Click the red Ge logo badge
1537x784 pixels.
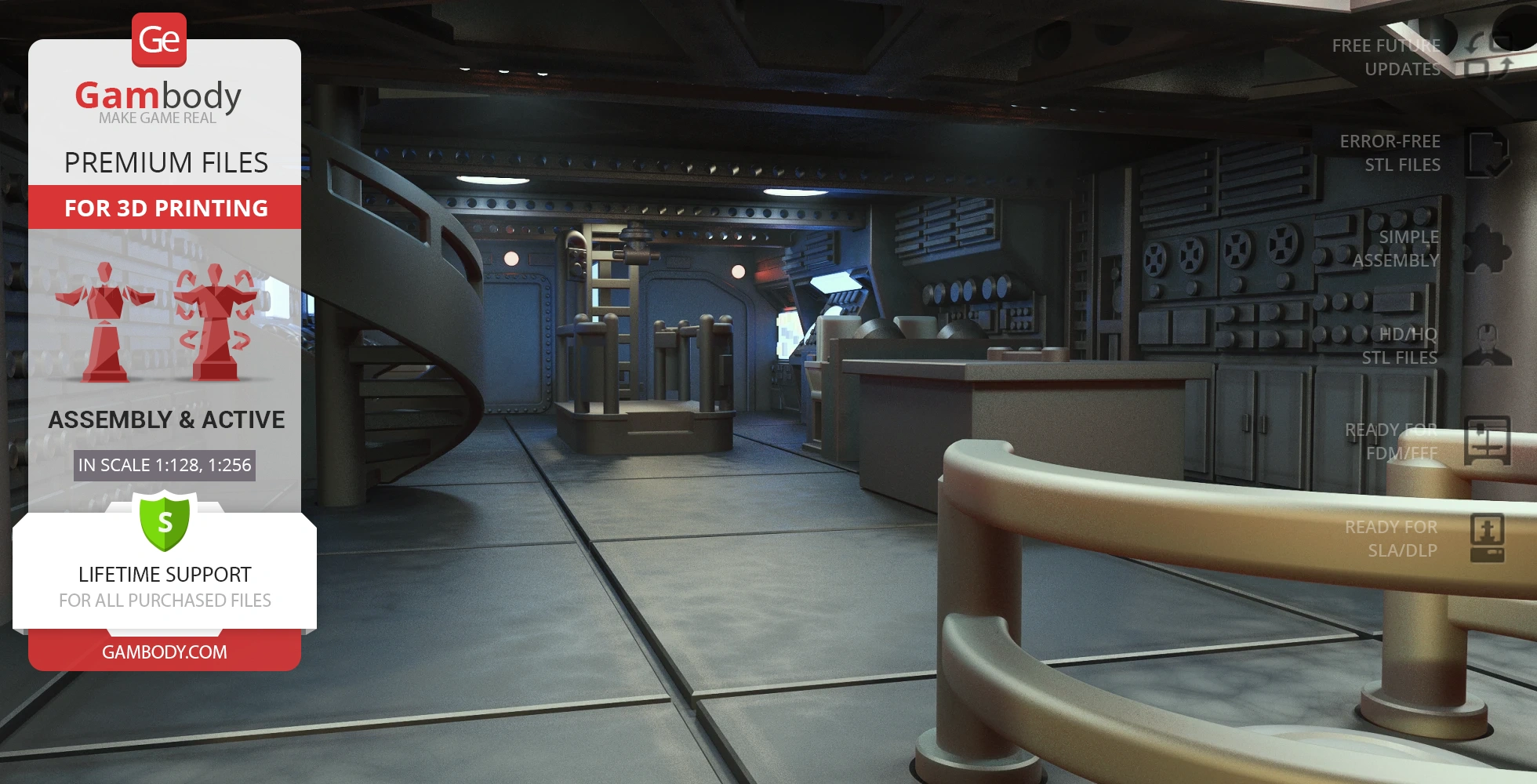click(x=159, y=39)
